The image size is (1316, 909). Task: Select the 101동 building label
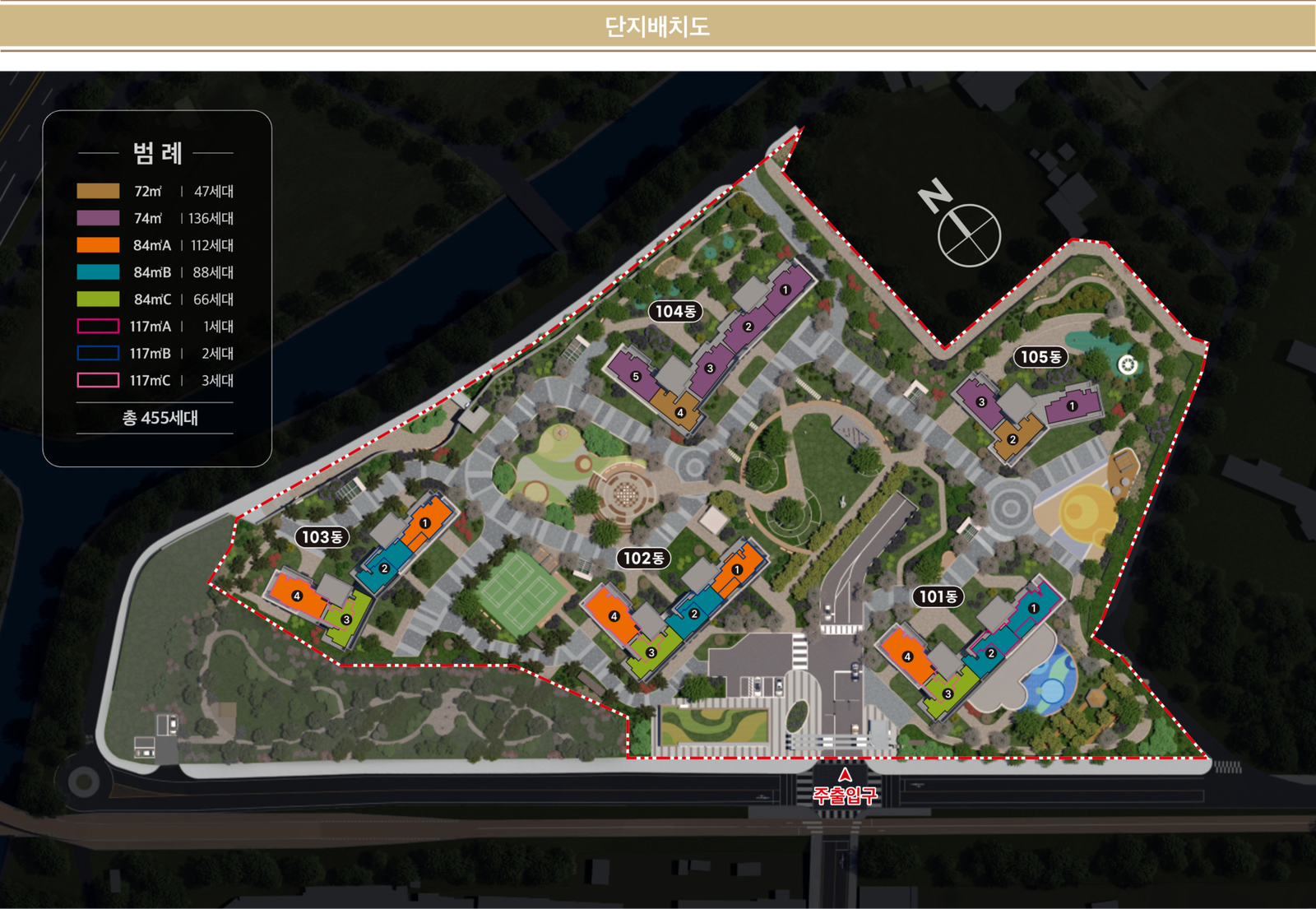click(x=938, y=596)
